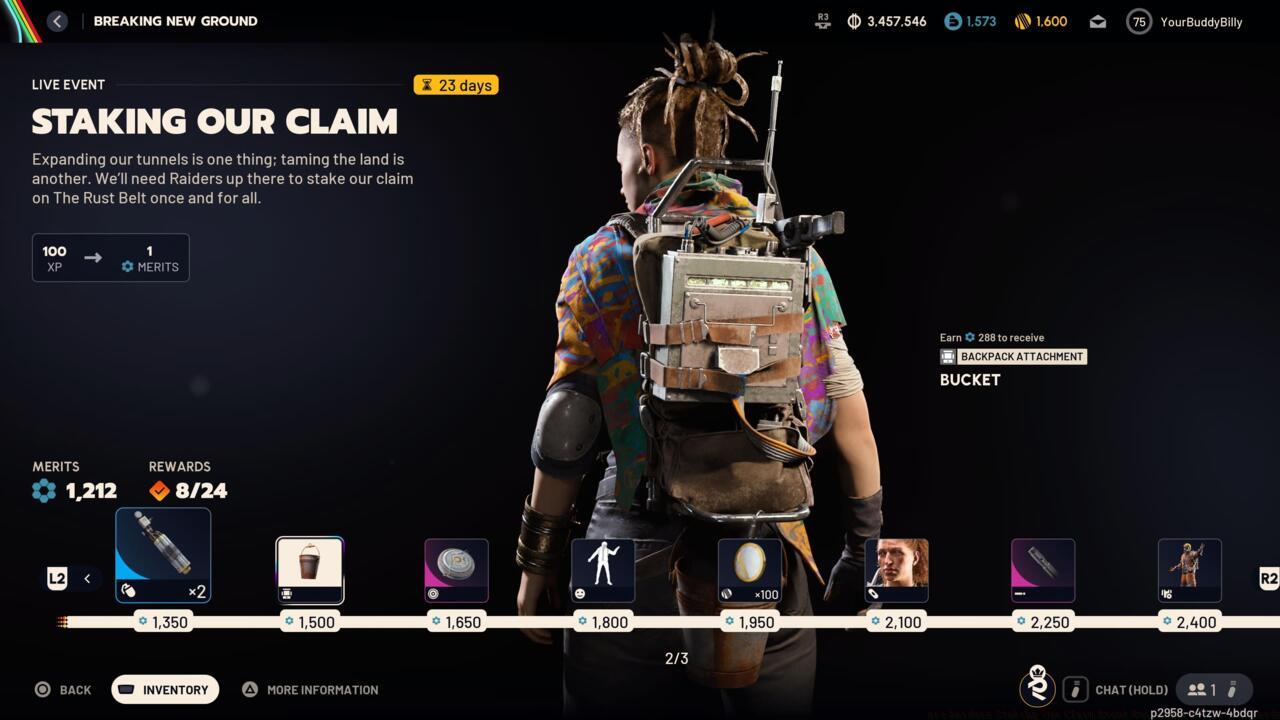Viewport: 1280px width, 720px height.
Task: Select the emote reward costing 1,800 merits
Action: click(x=603, y=570)
